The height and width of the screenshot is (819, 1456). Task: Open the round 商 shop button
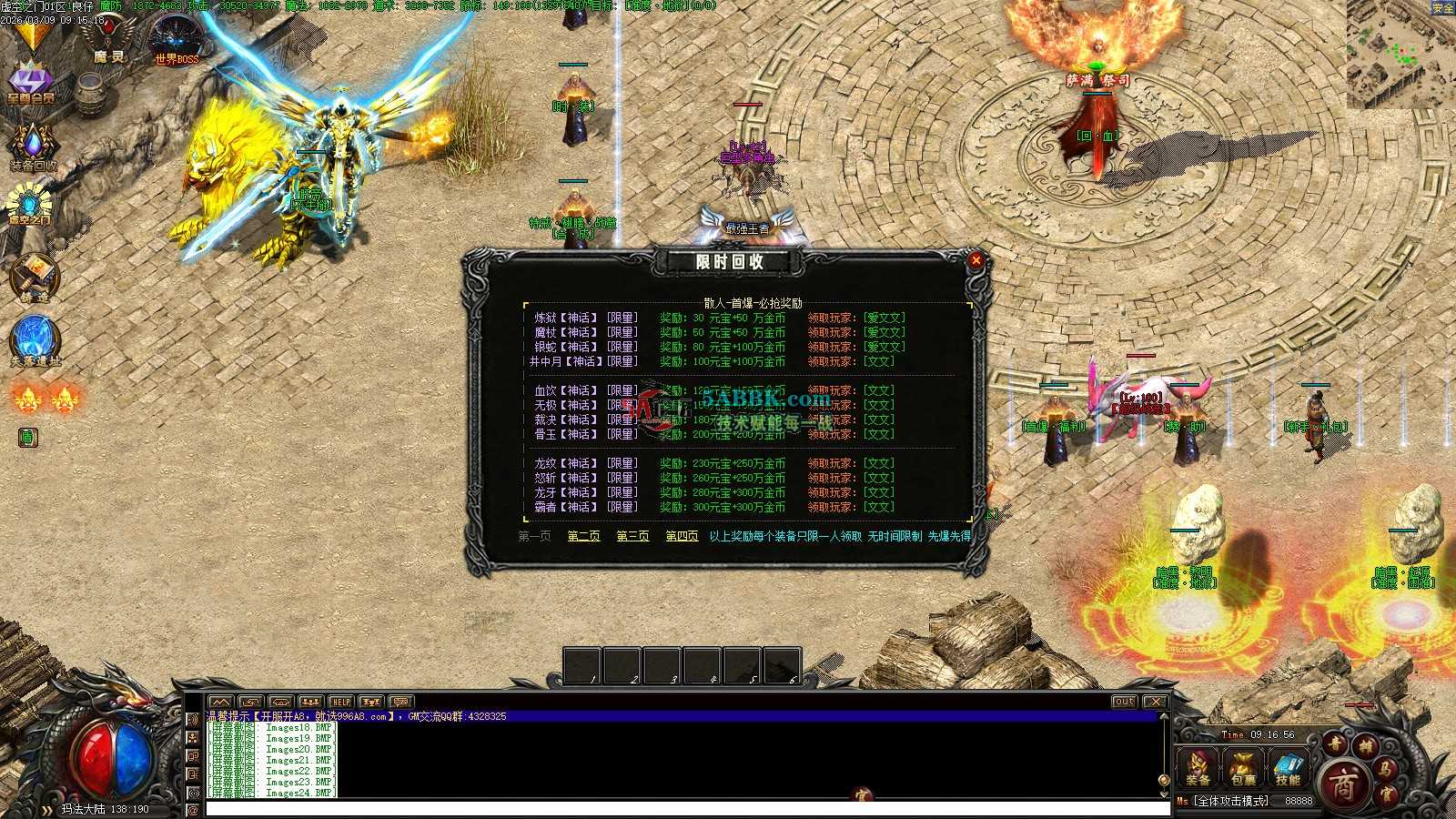click(1343, 784)
